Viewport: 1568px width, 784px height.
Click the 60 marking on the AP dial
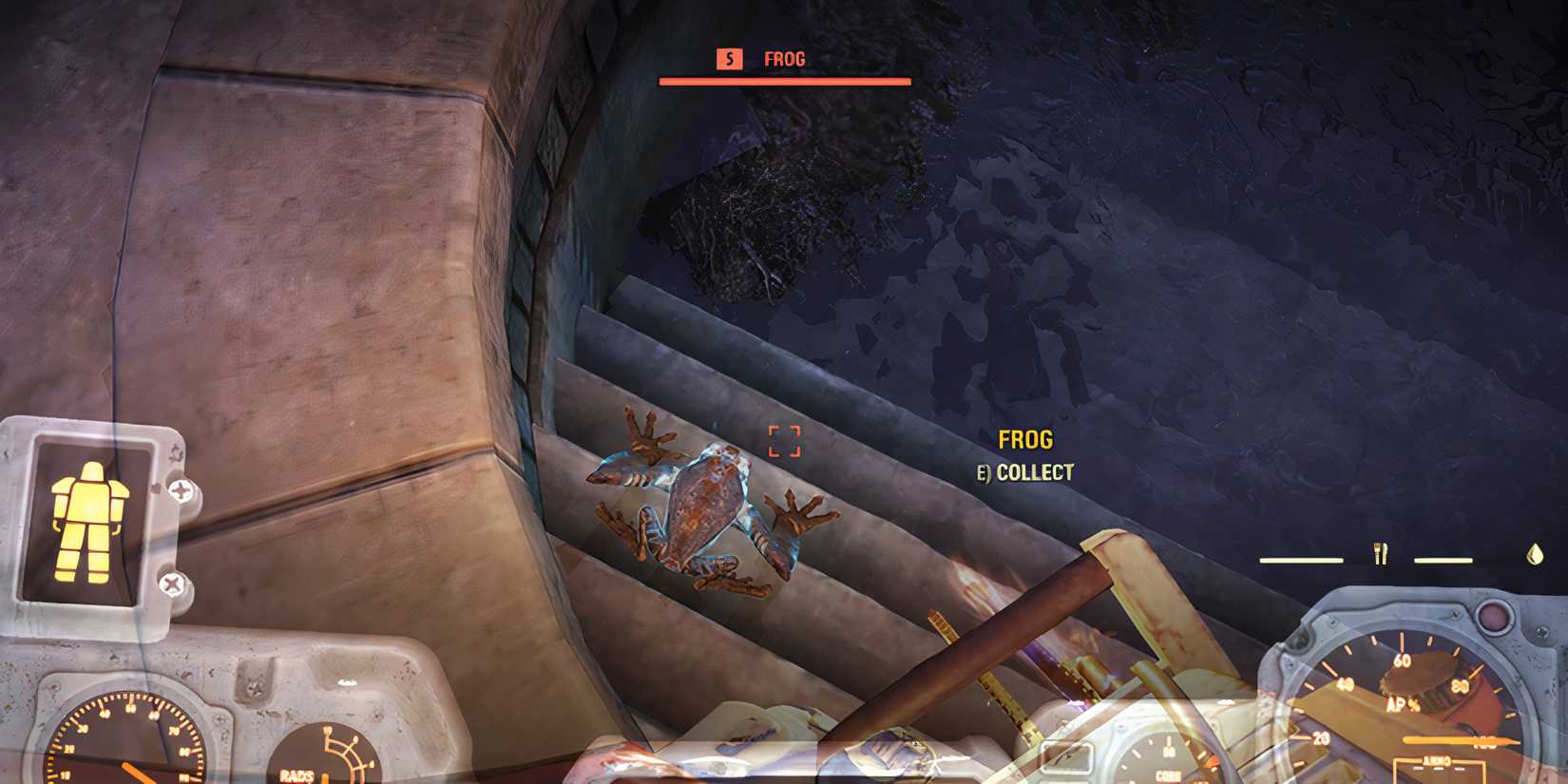1403,659
